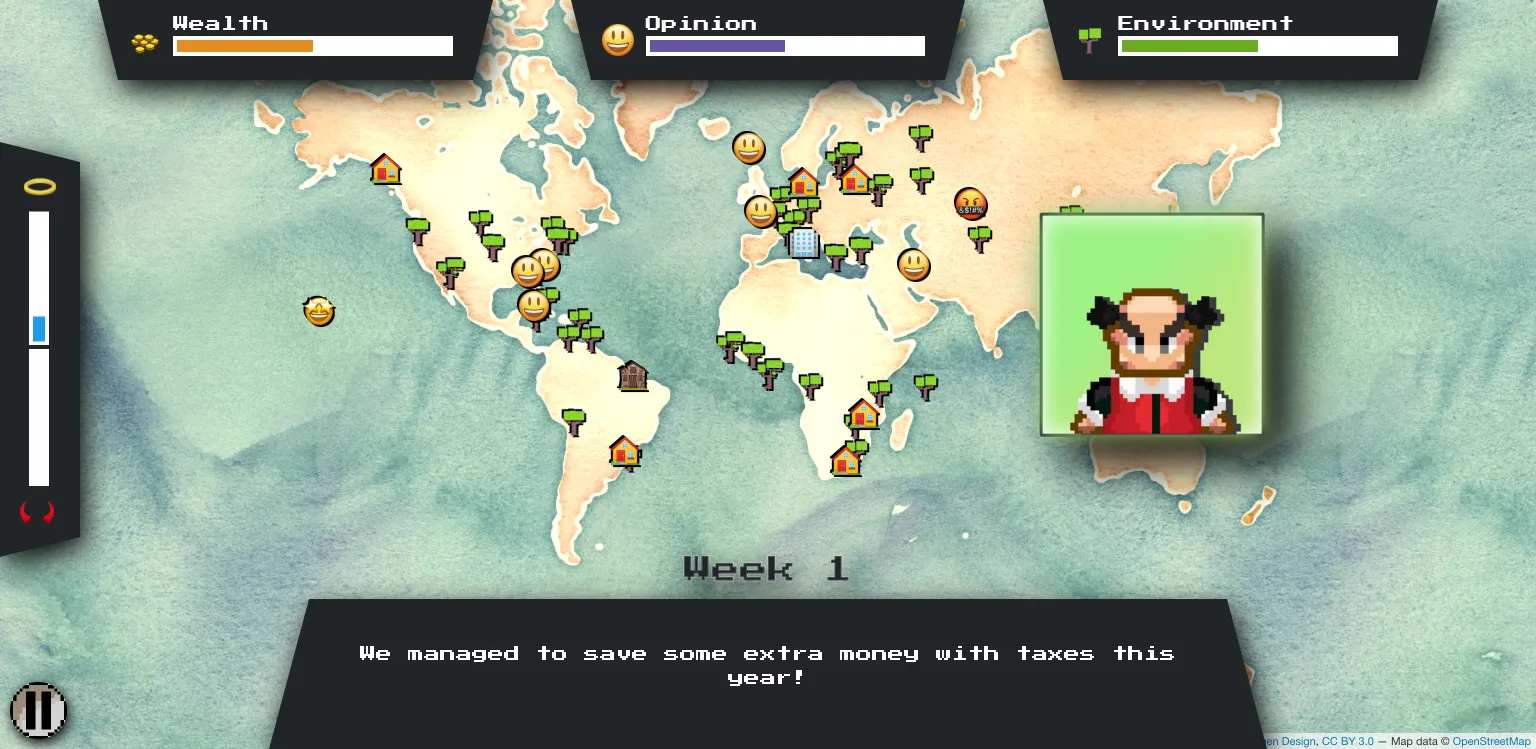This screenshot has height=749, width=1536.
Task: Click the smiley face over the UK
Action: click(x=761, y=211)
